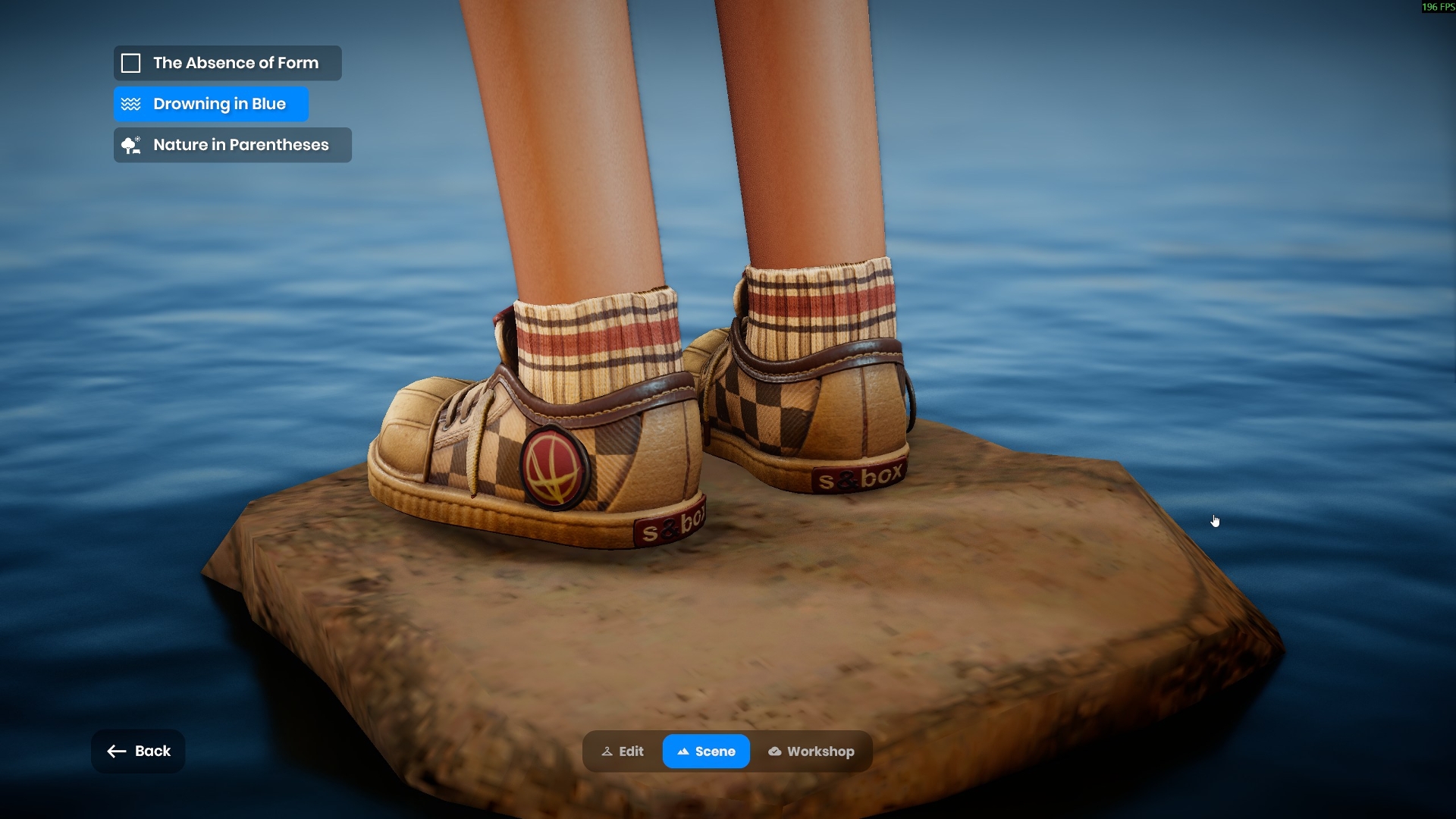Image resolution: width=1456 pixels, height=819 pixels.
Task: Pick the Nature in Parentheses scene
Action: [x=232, y=145]
